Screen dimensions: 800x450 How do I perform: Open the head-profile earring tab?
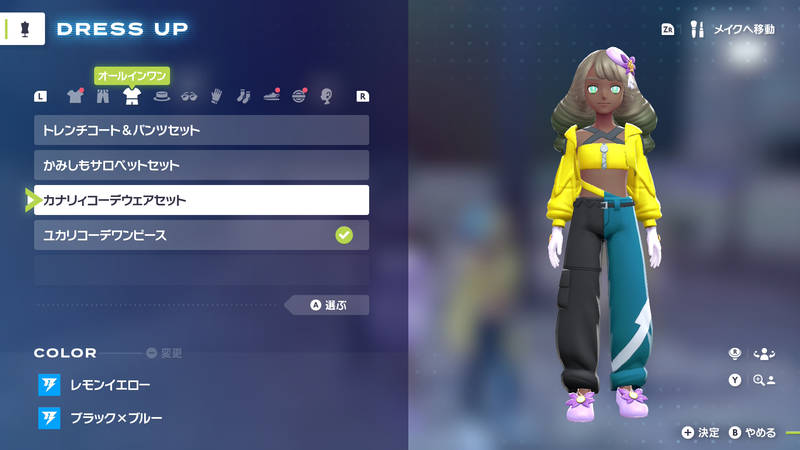pyautogui.click(x=326, y=97)
